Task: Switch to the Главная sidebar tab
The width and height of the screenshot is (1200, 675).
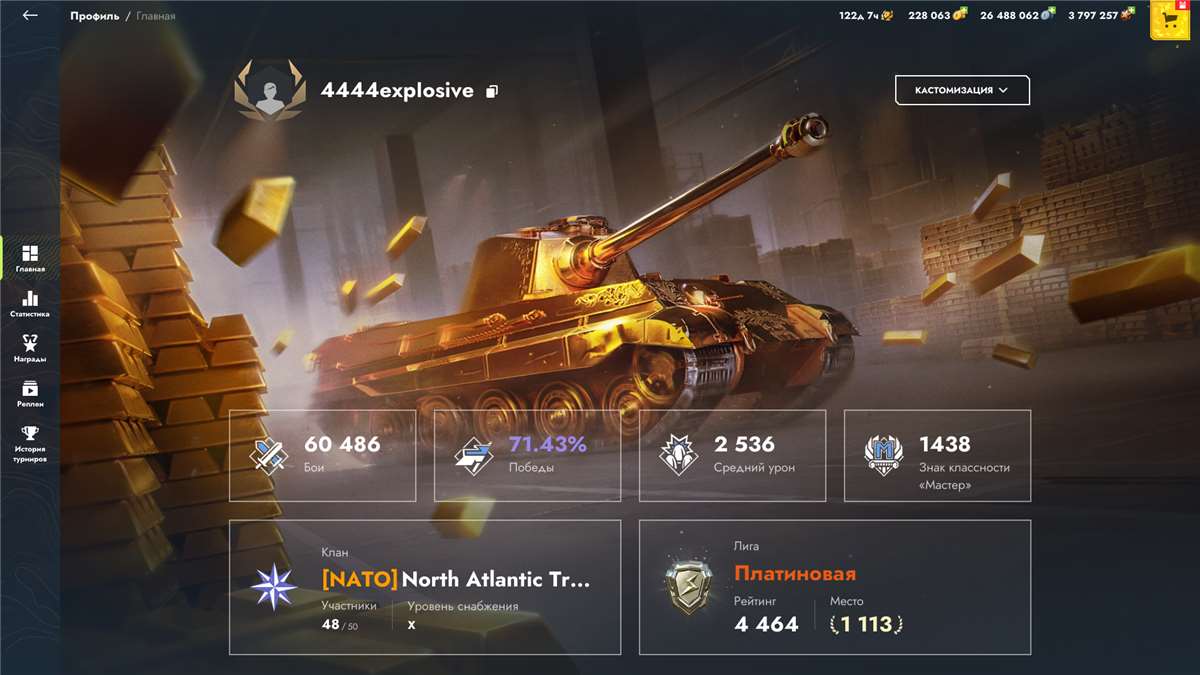Action: (30, 258)
